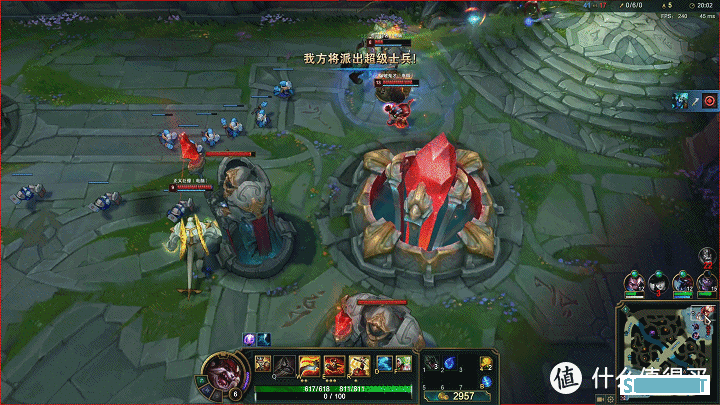Place the yellow ward trinket
Screen dimensions: 720x405
486,363
